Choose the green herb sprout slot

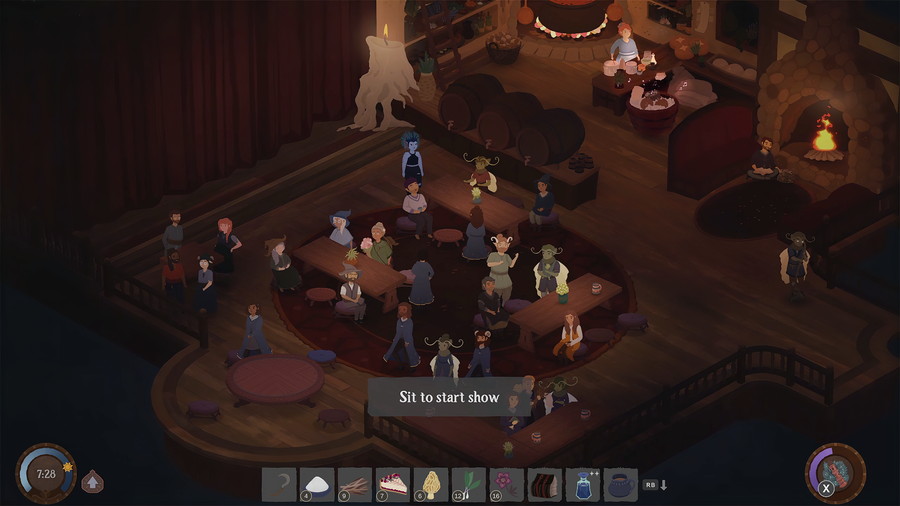point(469,484)
